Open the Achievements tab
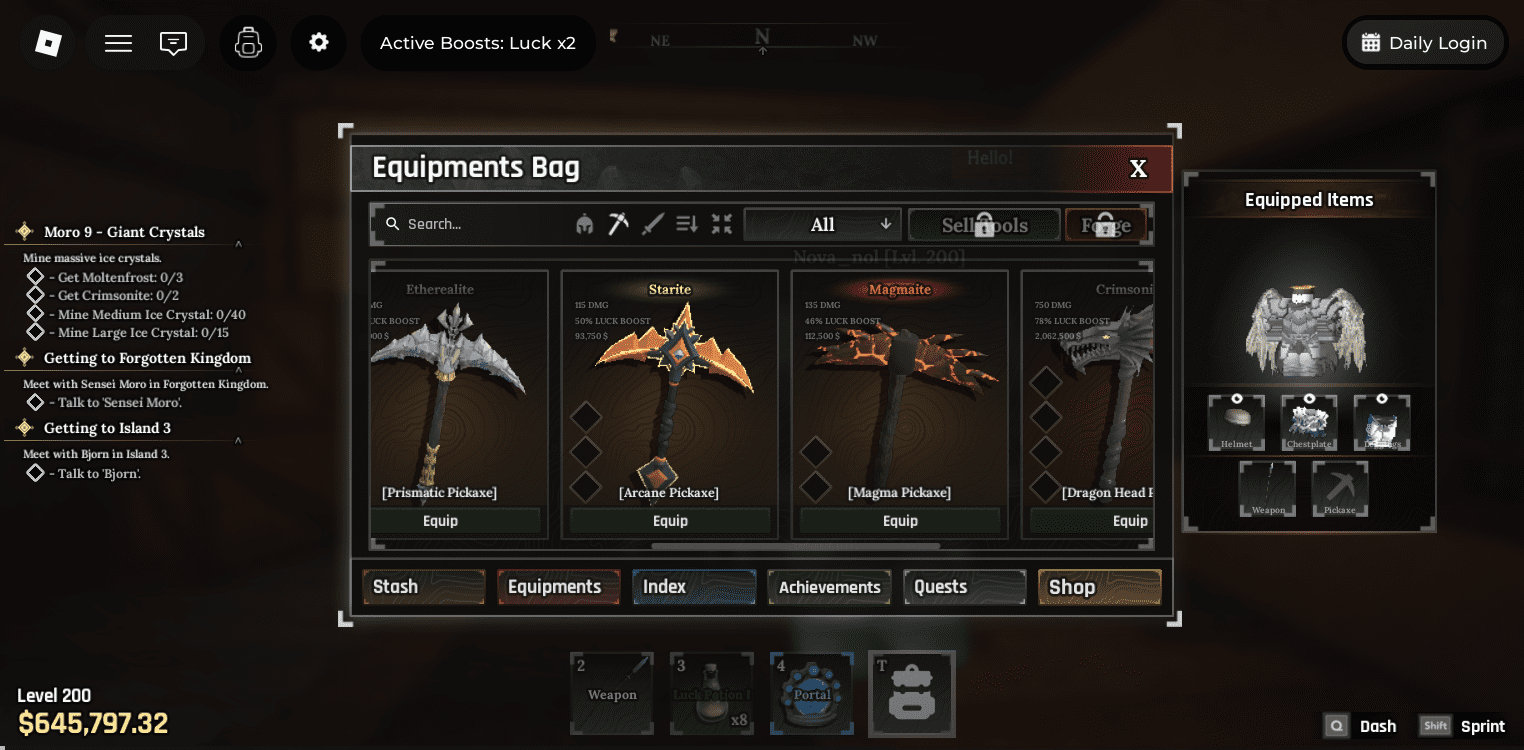 829,587
